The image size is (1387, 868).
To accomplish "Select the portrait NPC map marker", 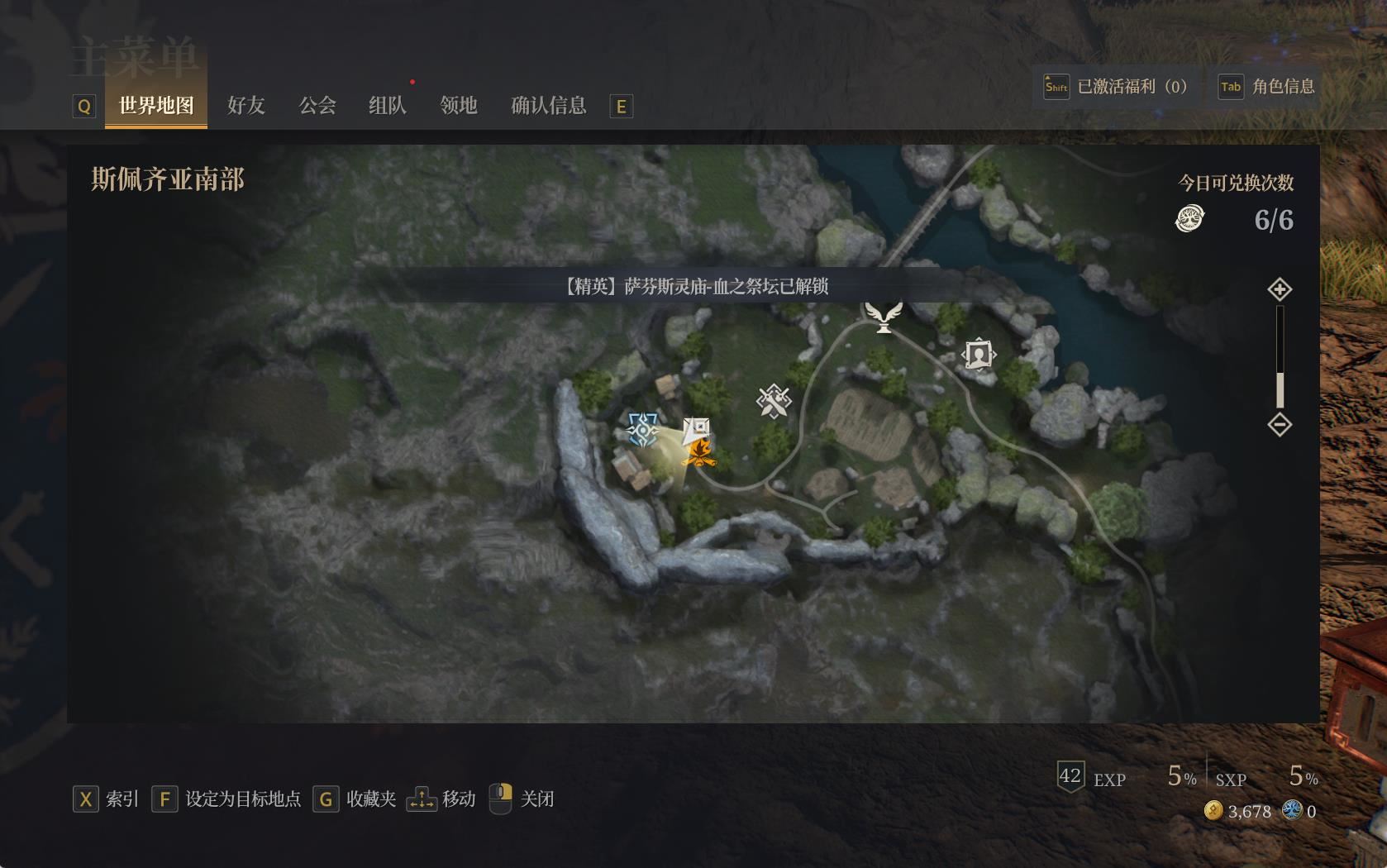I will [979, 355].
